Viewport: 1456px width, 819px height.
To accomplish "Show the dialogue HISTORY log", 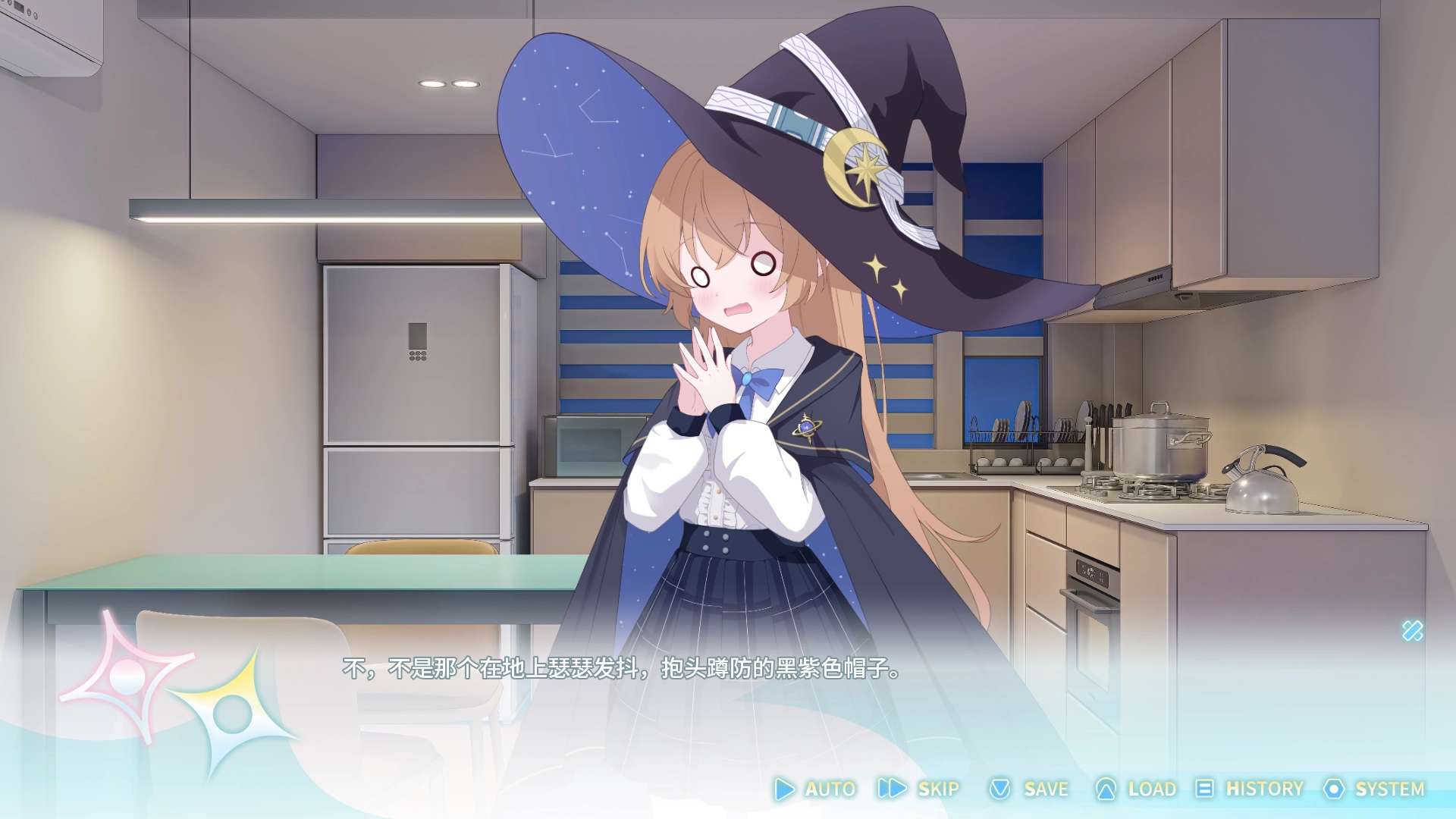I will (1250, 789).
